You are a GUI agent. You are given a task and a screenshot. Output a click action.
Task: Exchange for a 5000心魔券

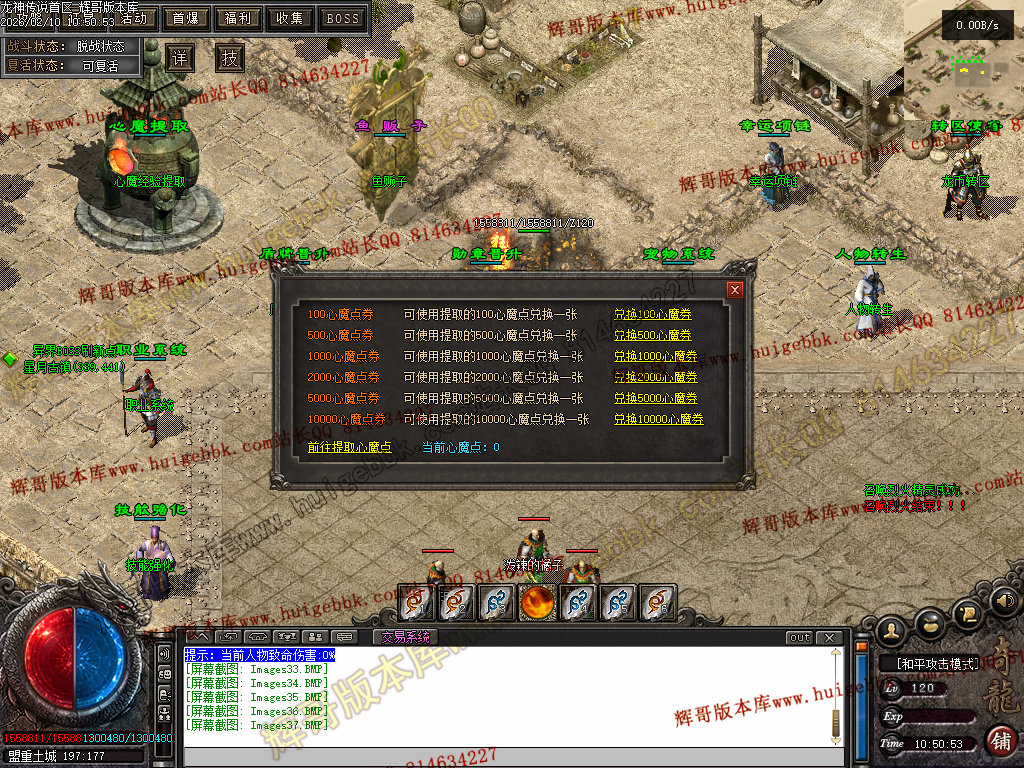coord(655,398)
